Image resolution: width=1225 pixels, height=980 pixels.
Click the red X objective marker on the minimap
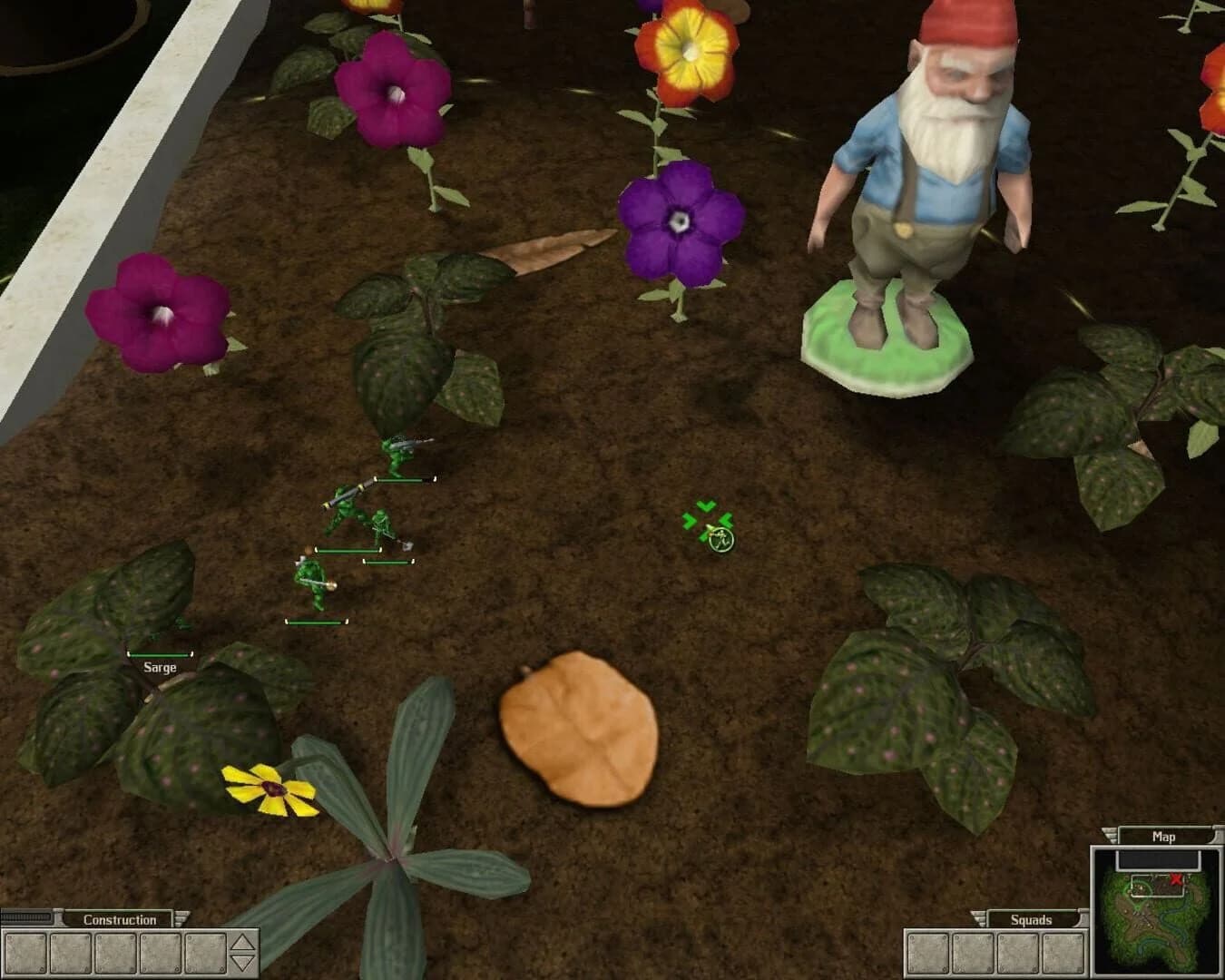click(1176, 878)
